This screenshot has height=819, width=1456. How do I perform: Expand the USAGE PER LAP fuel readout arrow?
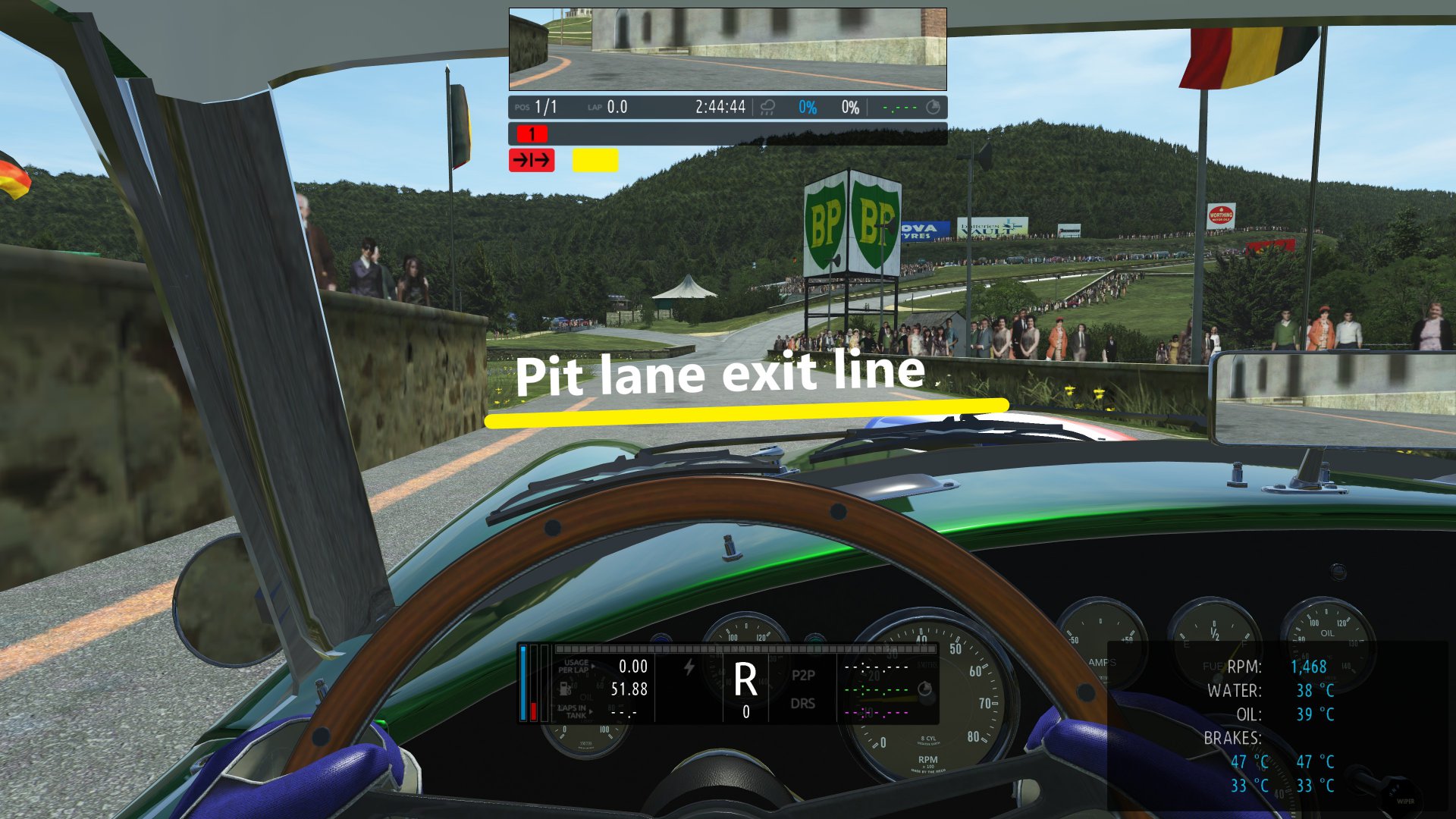pyautogui.click(x=594, y=666)
